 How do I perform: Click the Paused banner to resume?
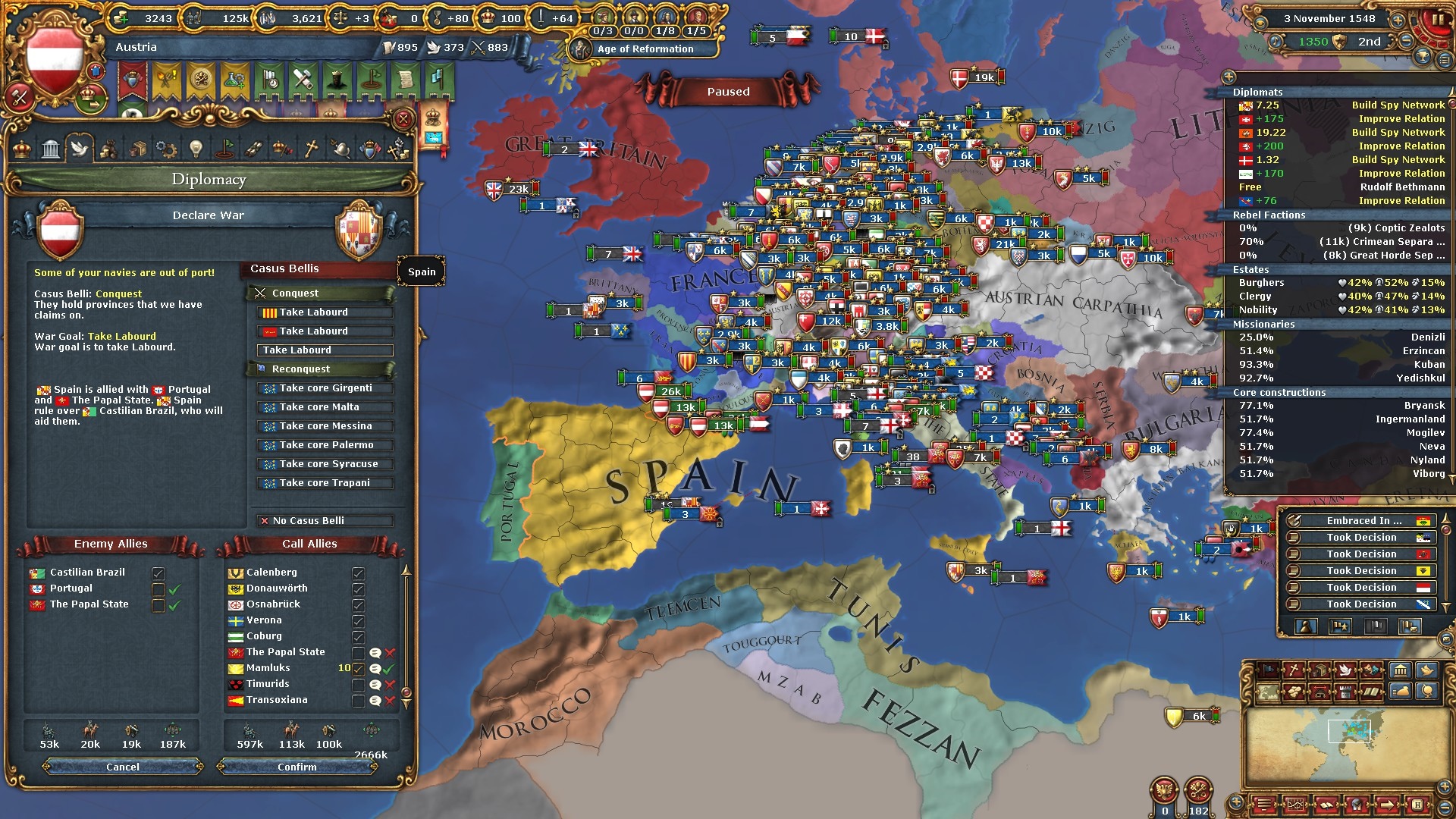[x=728, y=92]
